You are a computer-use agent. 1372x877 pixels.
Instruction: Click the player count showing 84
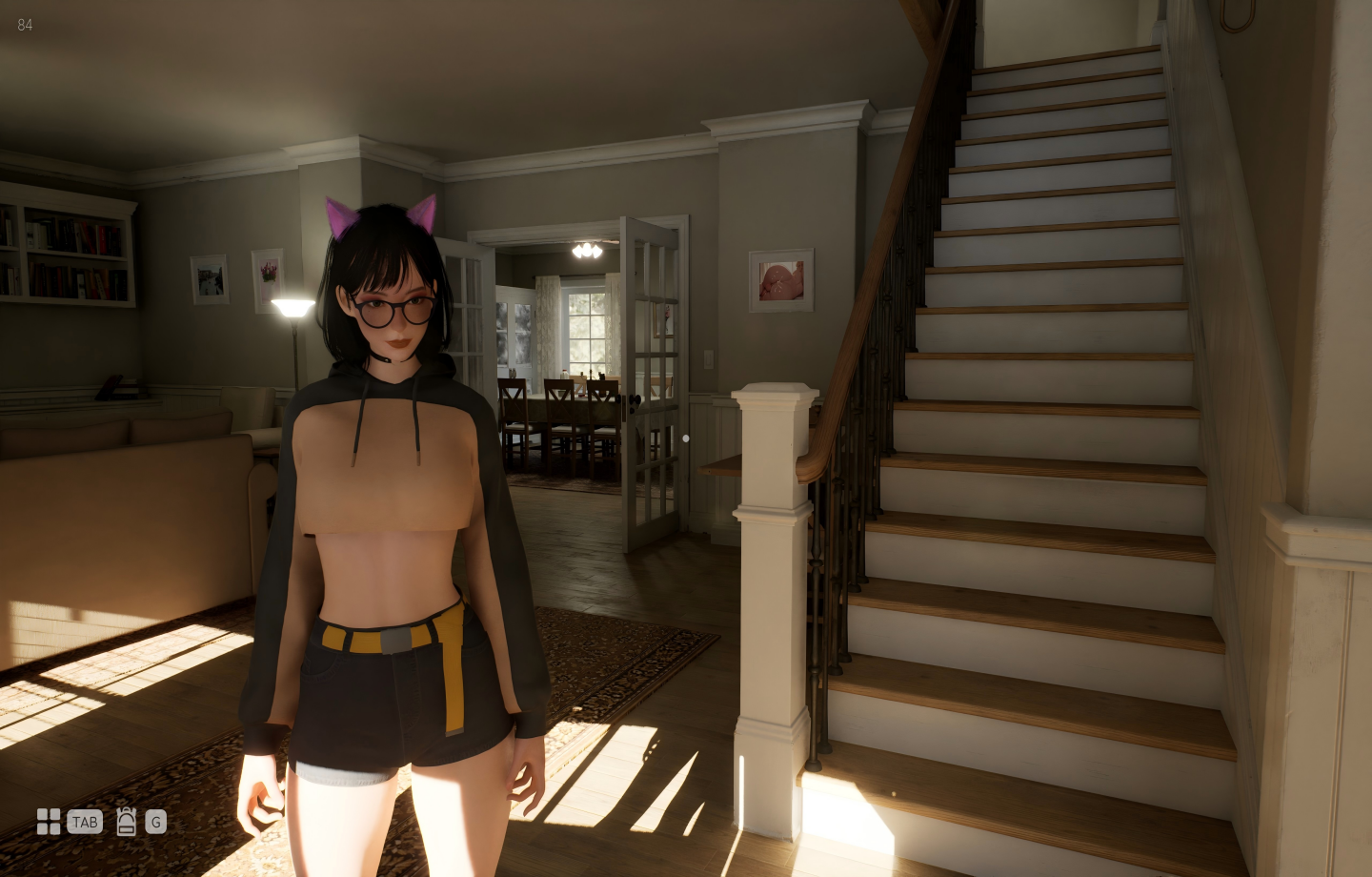pos(25,26)
